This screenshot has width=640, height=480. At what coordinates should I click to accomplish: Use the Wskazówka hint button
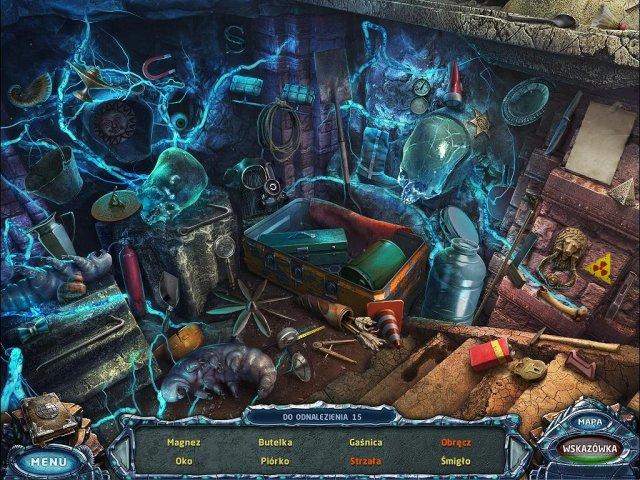coord(590,447)
